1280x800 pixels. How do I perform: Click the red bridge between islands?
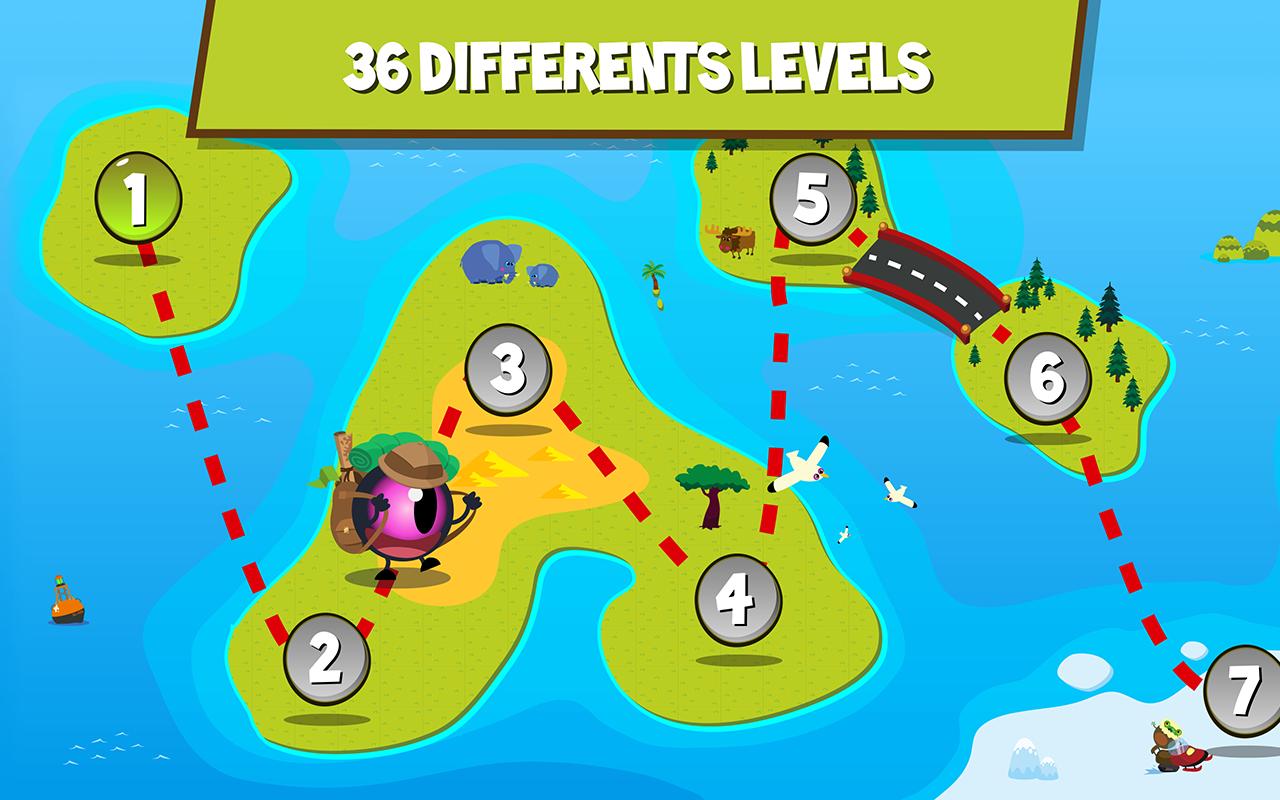(925, 280)
